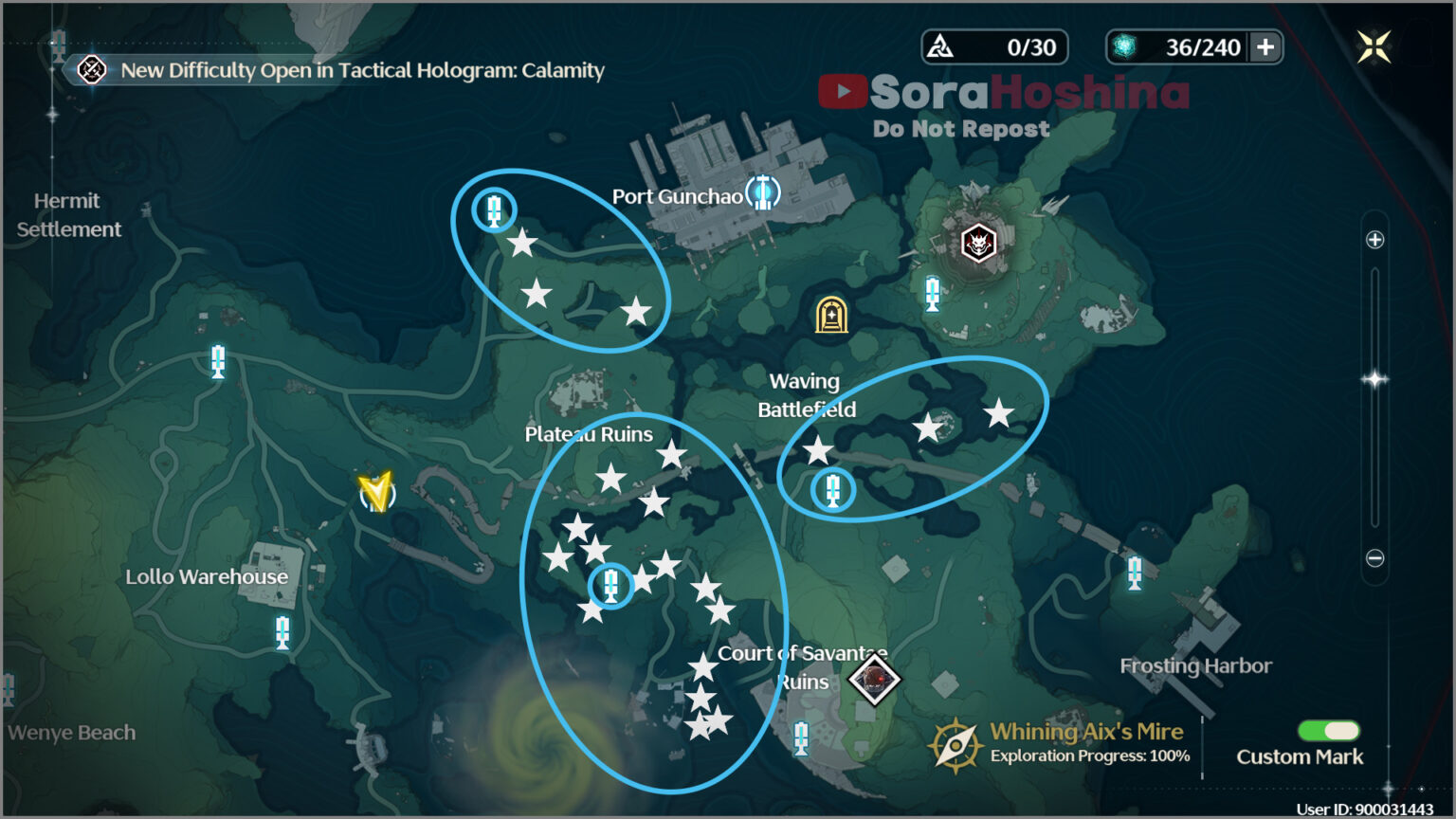Select the Resonance Nexus inside the Plateau Ruins circle

(x=610, y=585)
